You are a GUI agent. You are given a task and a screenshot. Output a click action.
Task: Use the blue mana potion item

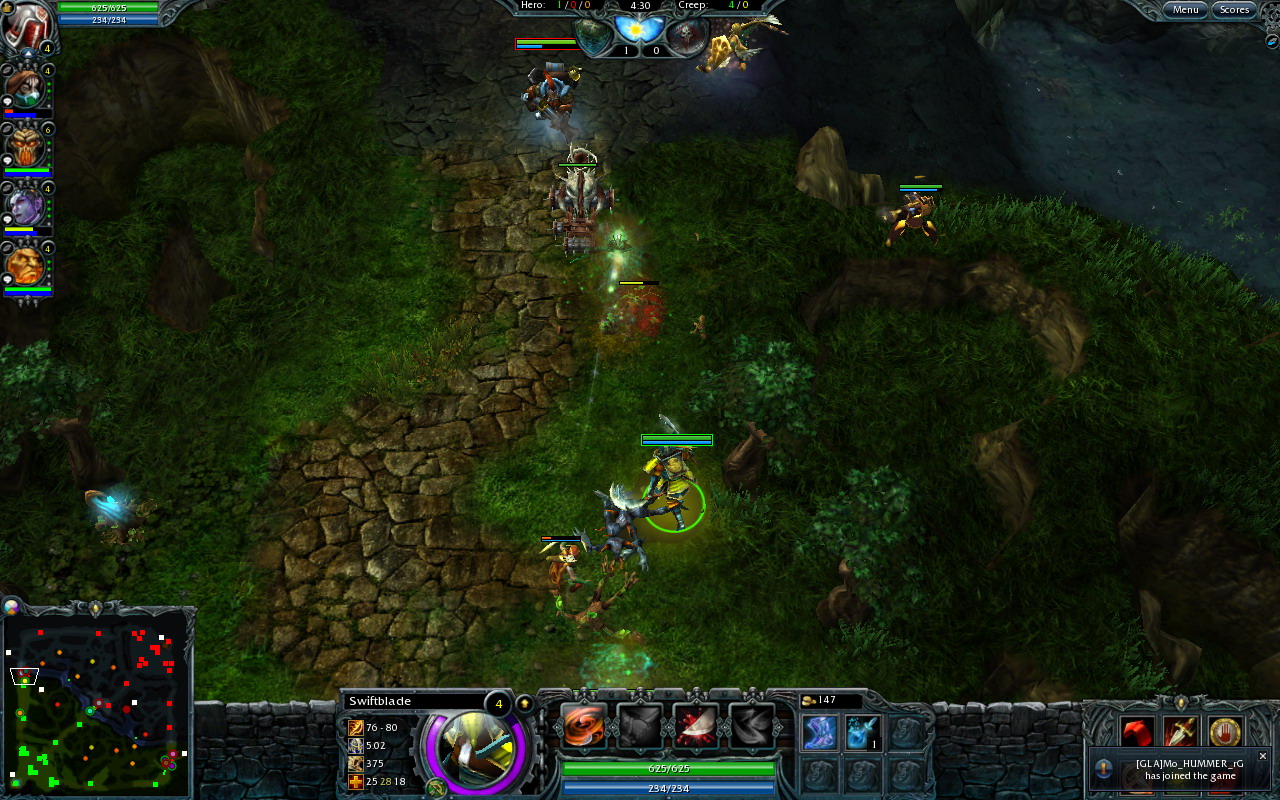[862, 733]
